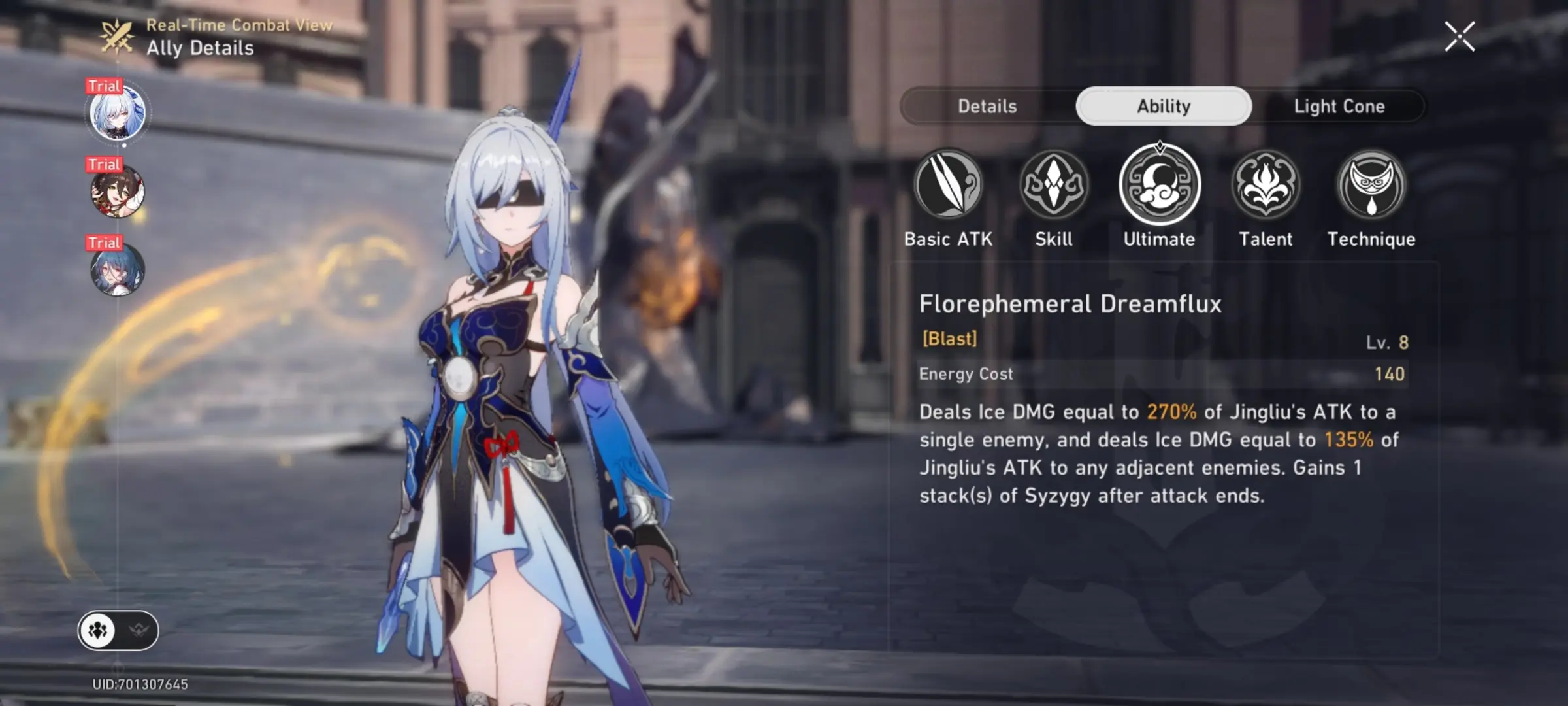Show the Basic ATK ability
This screenshot has height=706, width=1568.
(x=948, y=185)
